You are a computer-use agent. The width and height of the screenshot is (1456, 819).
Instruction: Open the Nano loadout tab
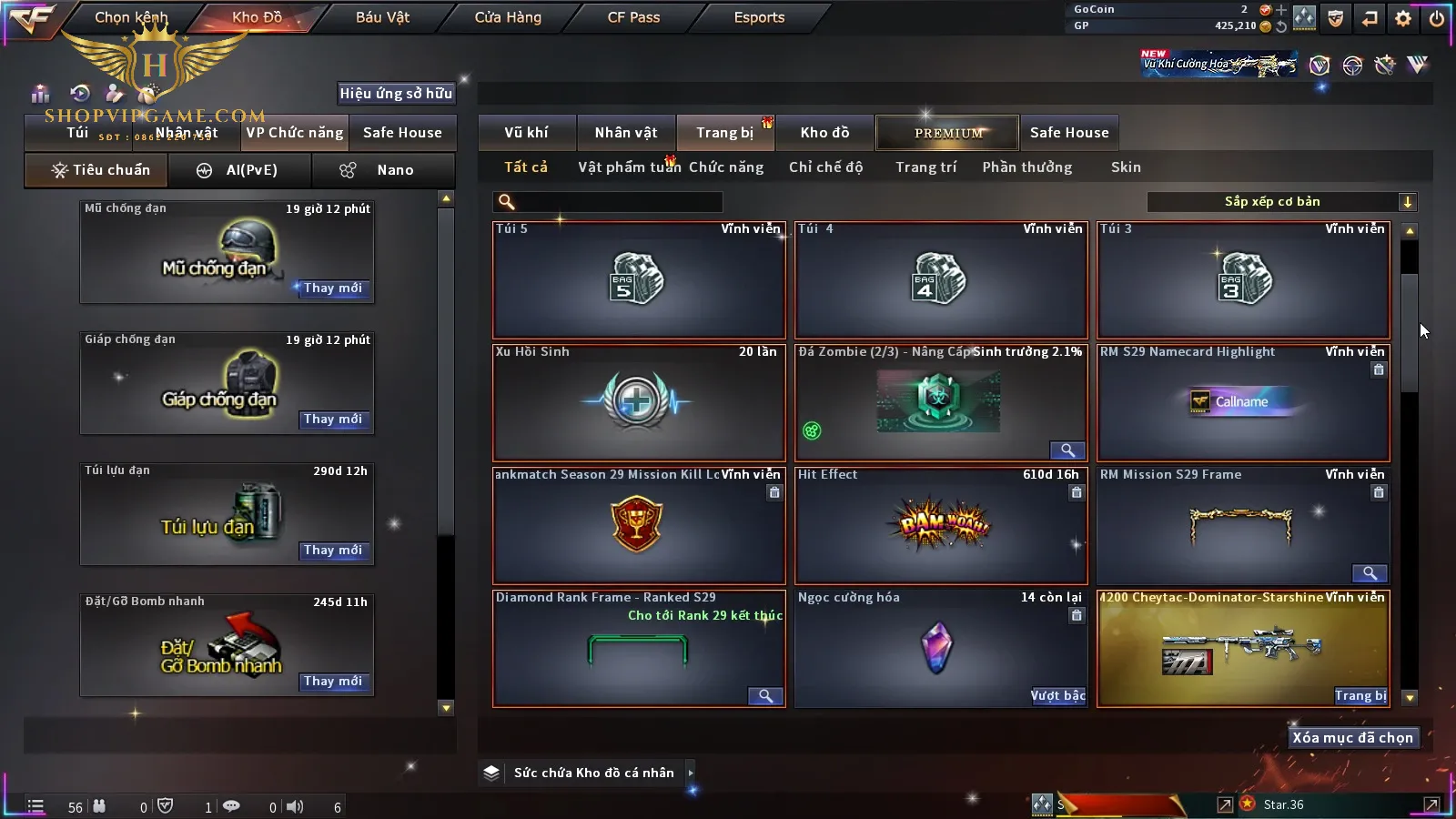(x=383, y=170)
